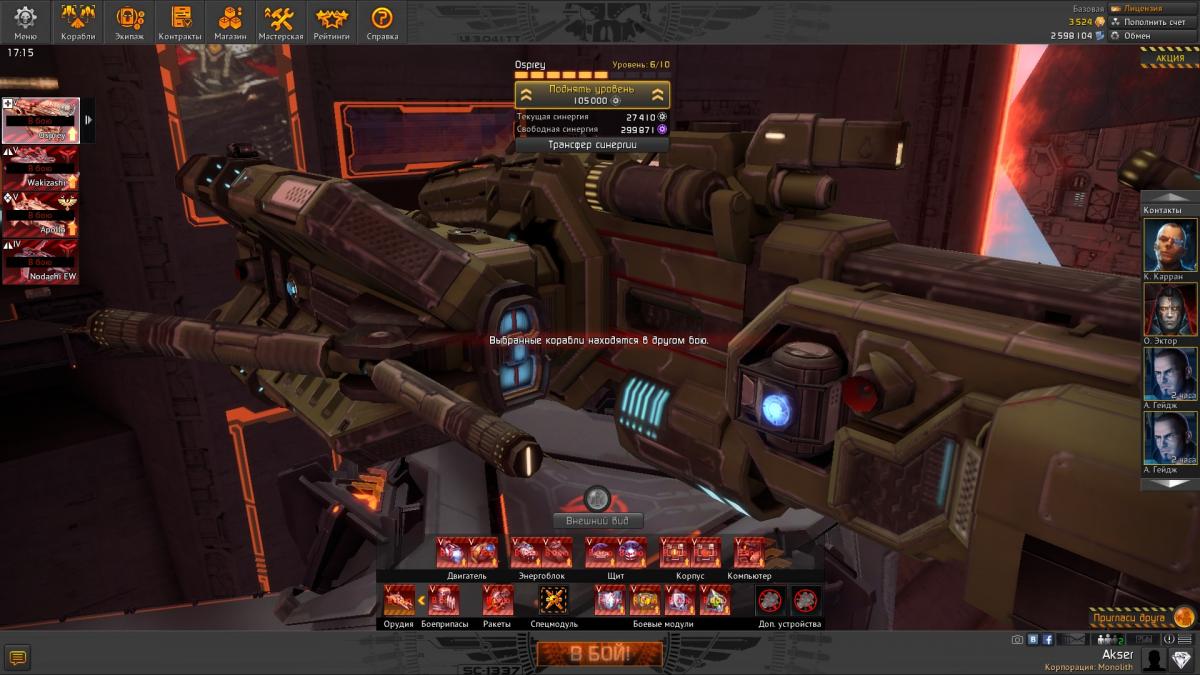The image size is (1200, 675).
Task: Open the Контракты tab
Action: point(180,22)
